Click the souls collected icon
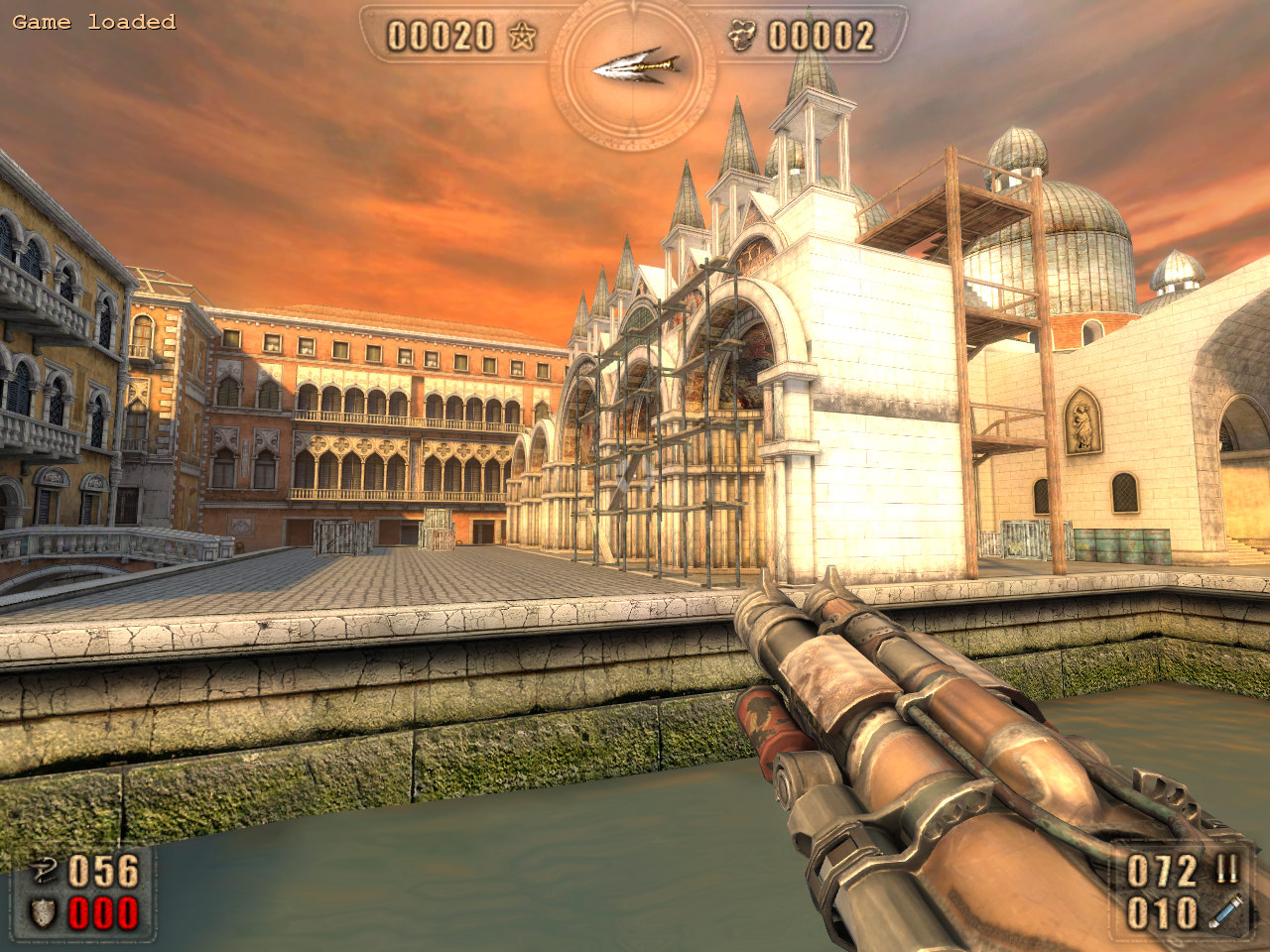Image resolution: width=1270 pixels, height=952 pixels. pyautogui.click(x=741, y=37)
